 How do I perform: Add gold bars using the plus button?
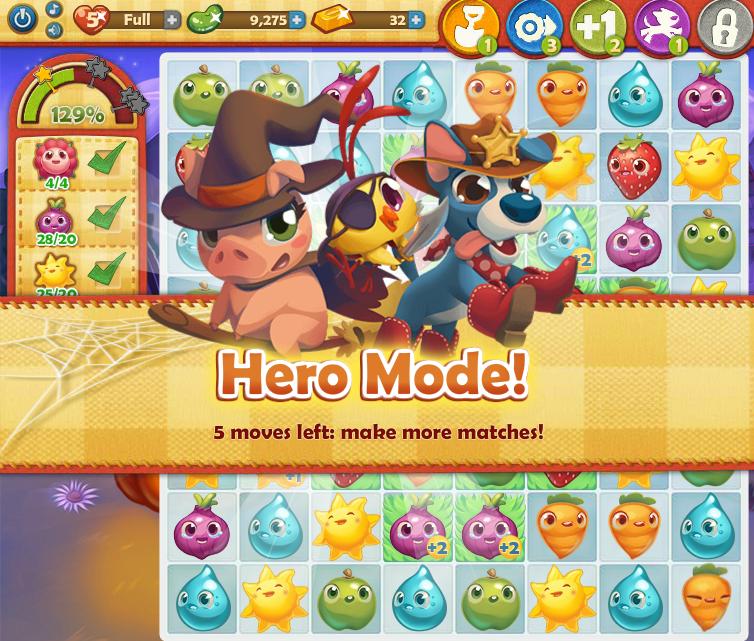coord(416,20)
